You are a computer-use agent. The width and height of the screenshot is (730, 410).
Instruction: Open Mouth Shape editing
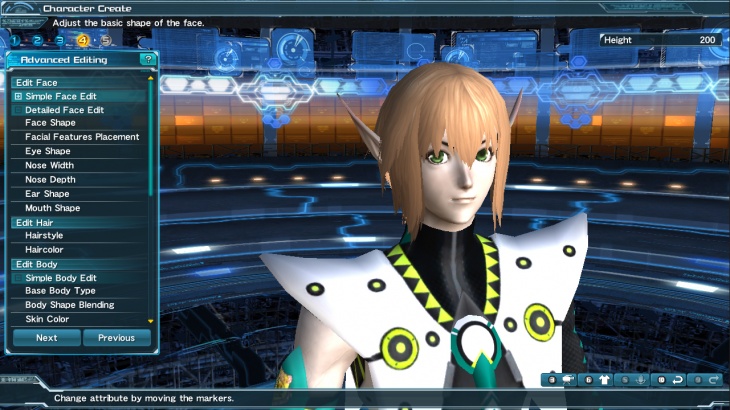pyautogui.click(x=52, y=208)
